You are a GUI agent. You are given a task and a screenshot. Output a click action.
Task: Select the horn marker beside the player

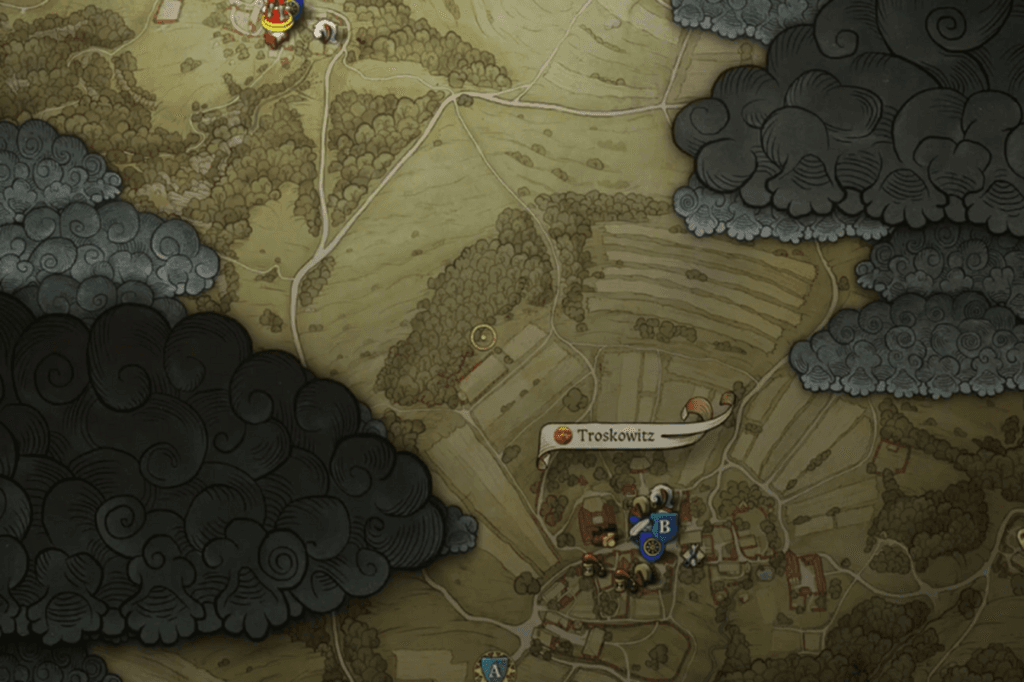pyautogui.click(x=325, y=32)
